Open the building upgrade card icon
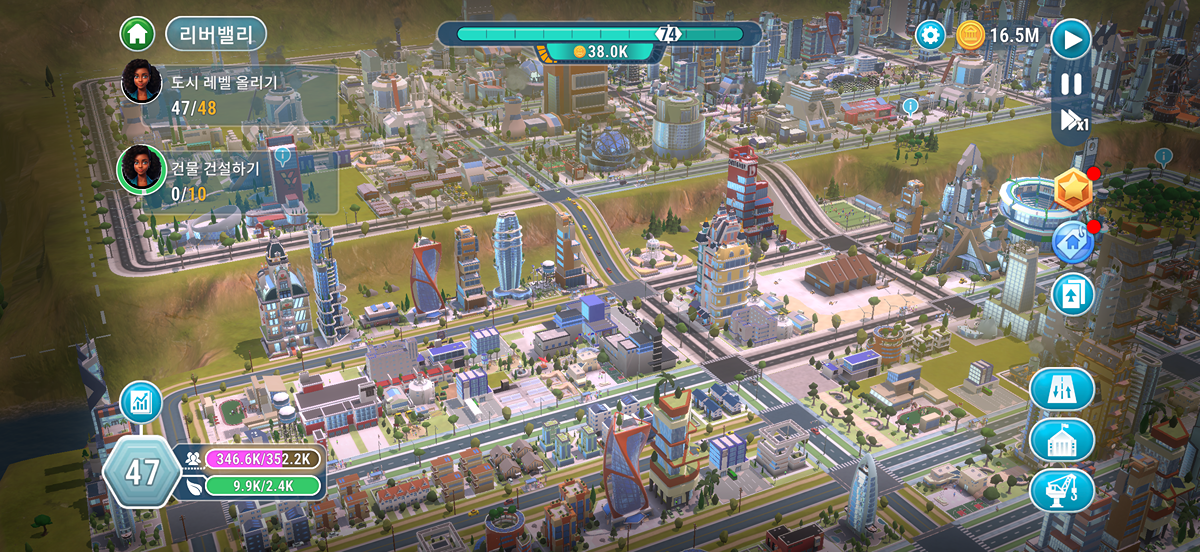The width and height of the screenshot is (1200, 552). [x=1072, y=295]
